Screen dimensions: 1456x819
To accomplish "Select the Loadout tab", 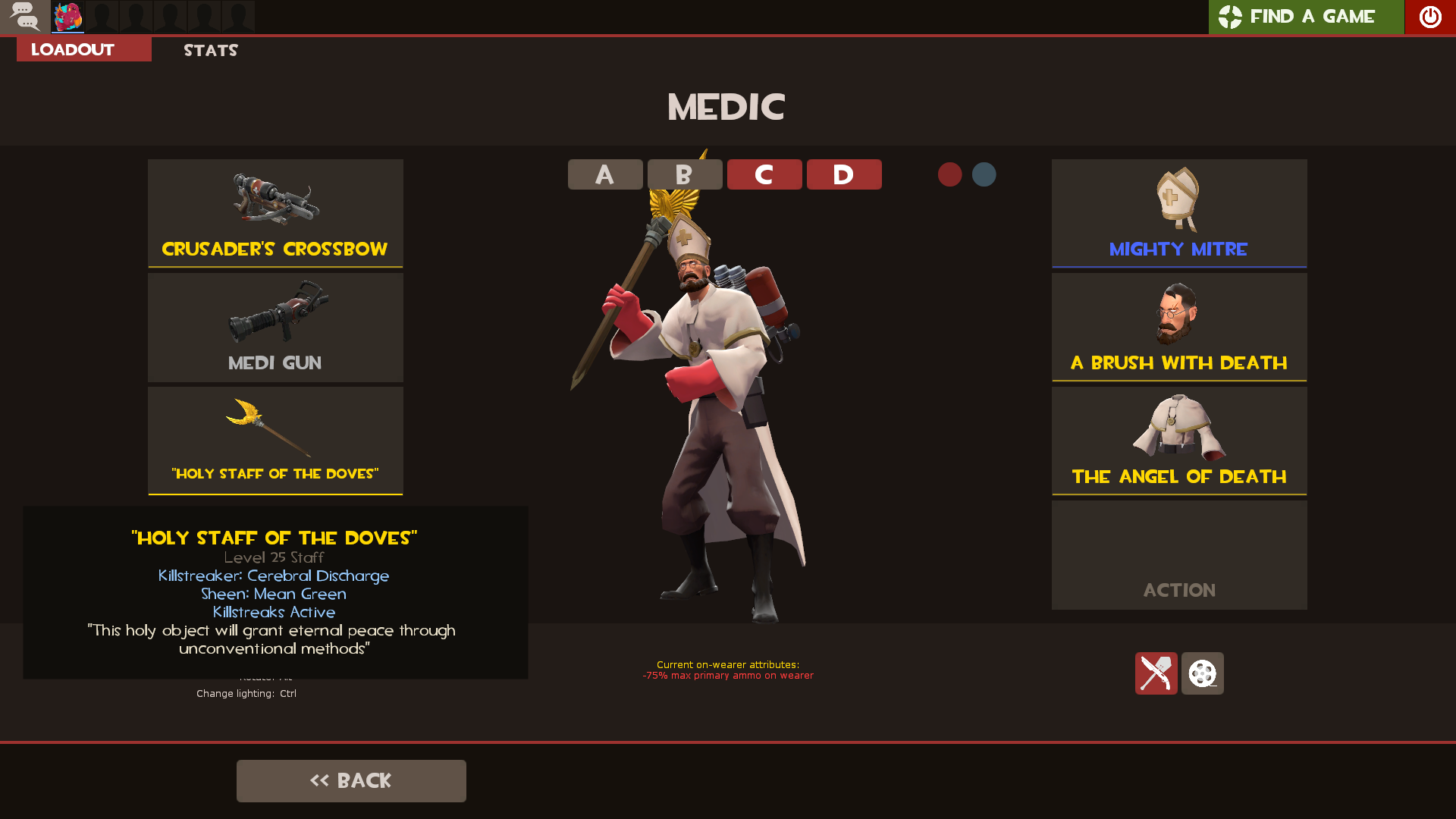I will [83, 50].
